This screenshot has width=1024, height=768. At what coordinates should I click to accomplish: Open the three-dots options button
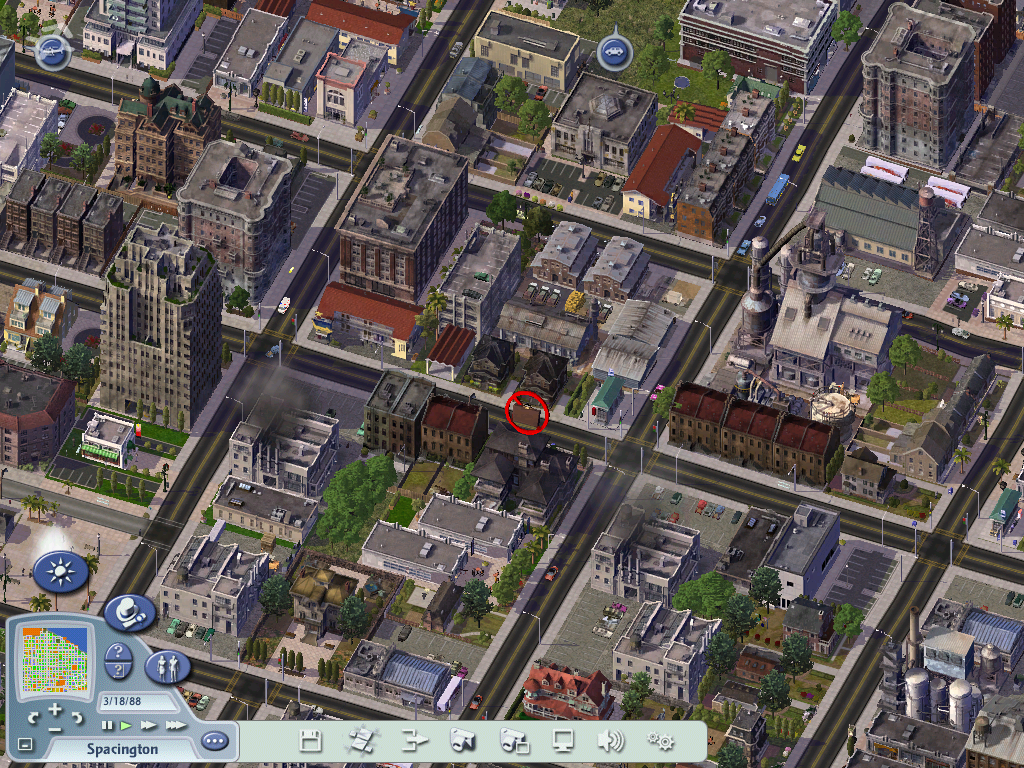point(214,742)
